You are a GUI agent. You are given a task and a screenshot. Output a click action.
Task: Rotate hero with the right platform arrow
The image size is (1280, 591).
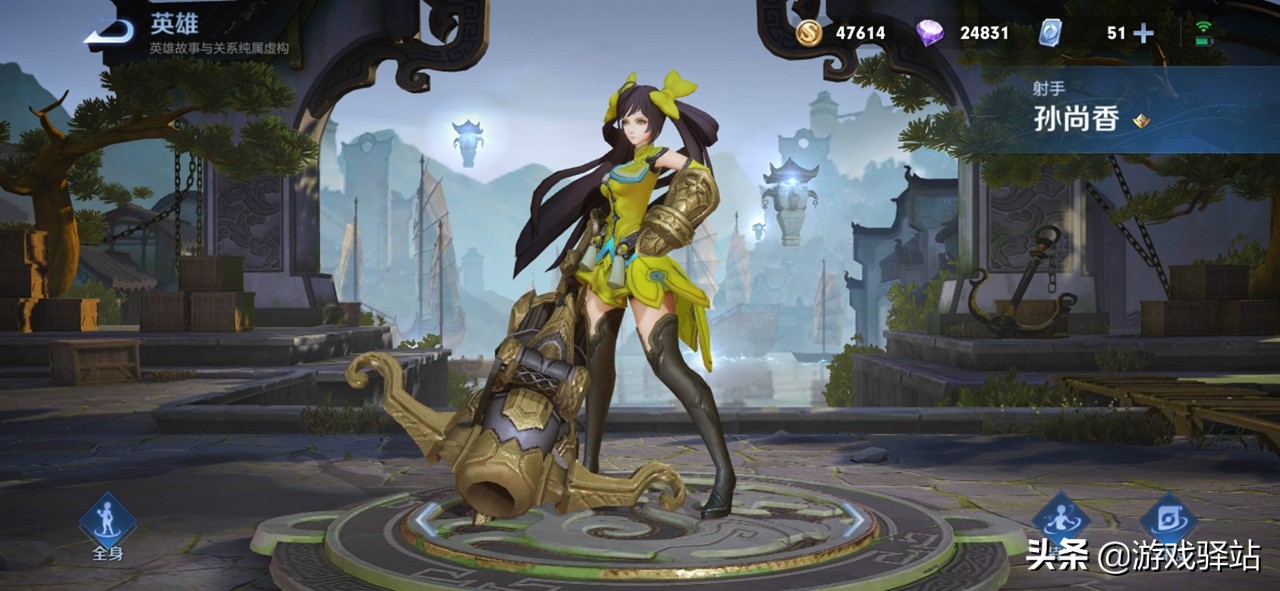tap(853, 518)
